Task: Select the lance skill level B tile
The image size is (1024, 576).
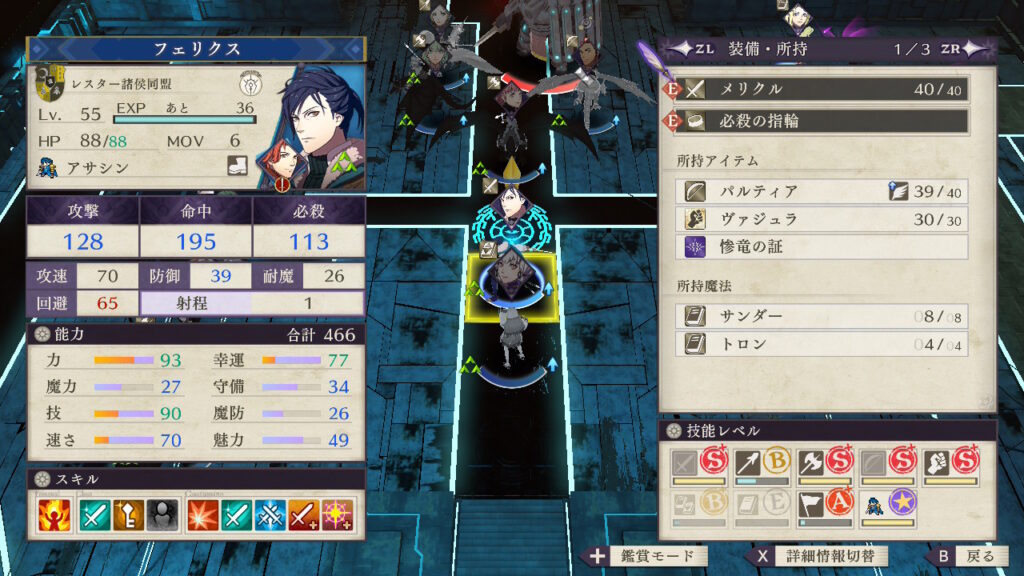Action: tap(760, 464)
